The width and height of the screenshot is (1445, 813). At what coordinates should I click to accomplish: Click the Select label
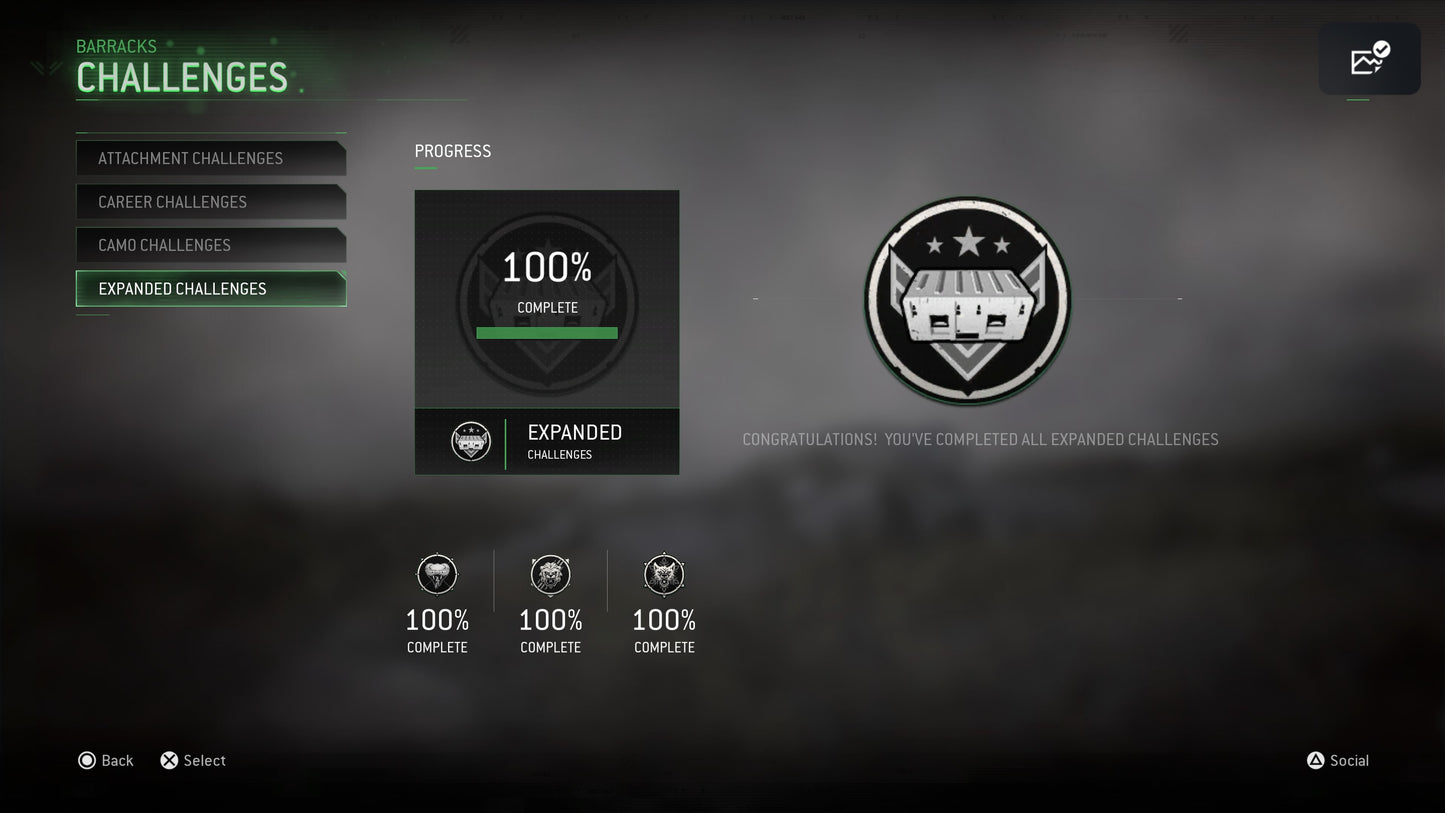point(205,761)
